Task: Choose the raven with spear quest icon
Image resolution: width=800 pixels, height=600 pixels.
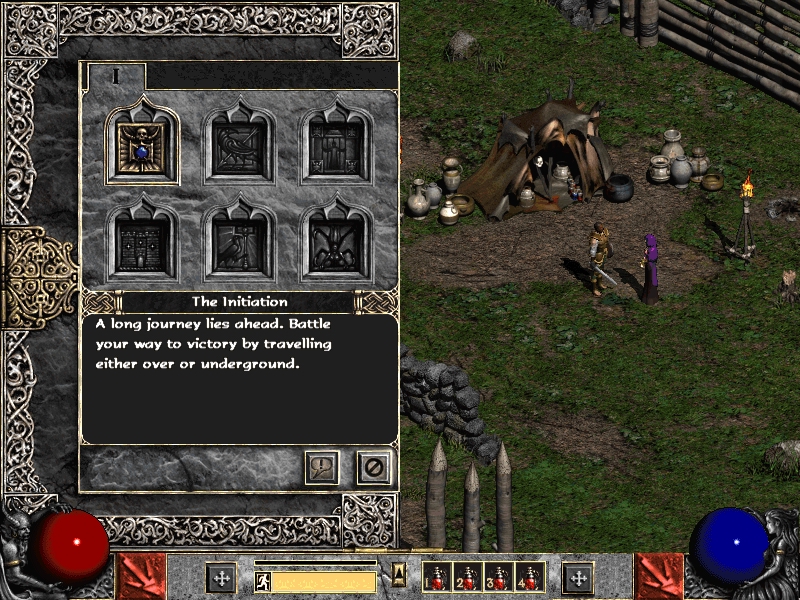Action: point(240,148)
